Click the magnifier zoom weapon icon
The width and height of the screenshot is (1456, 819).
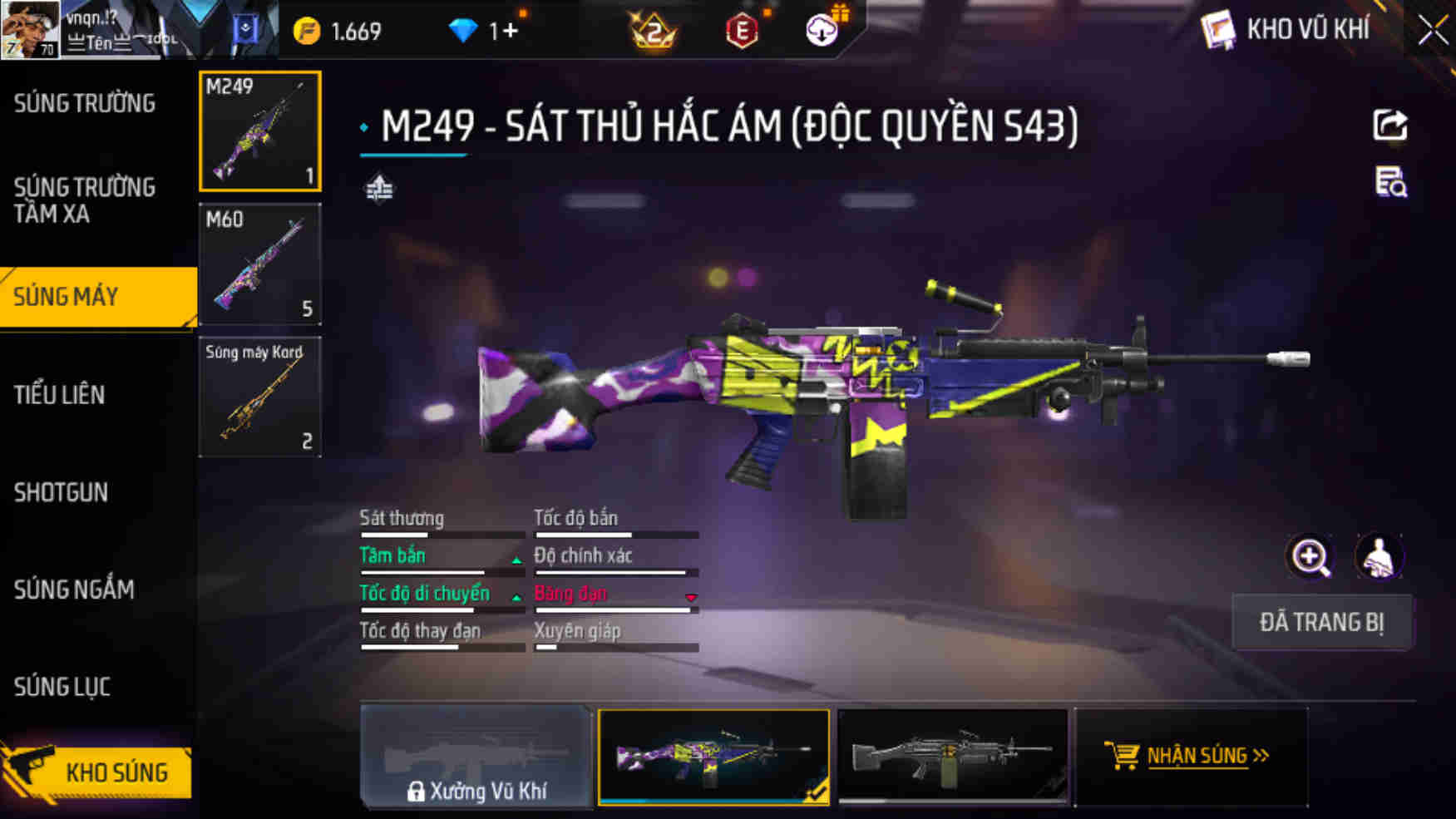(x=1310, y=557)
